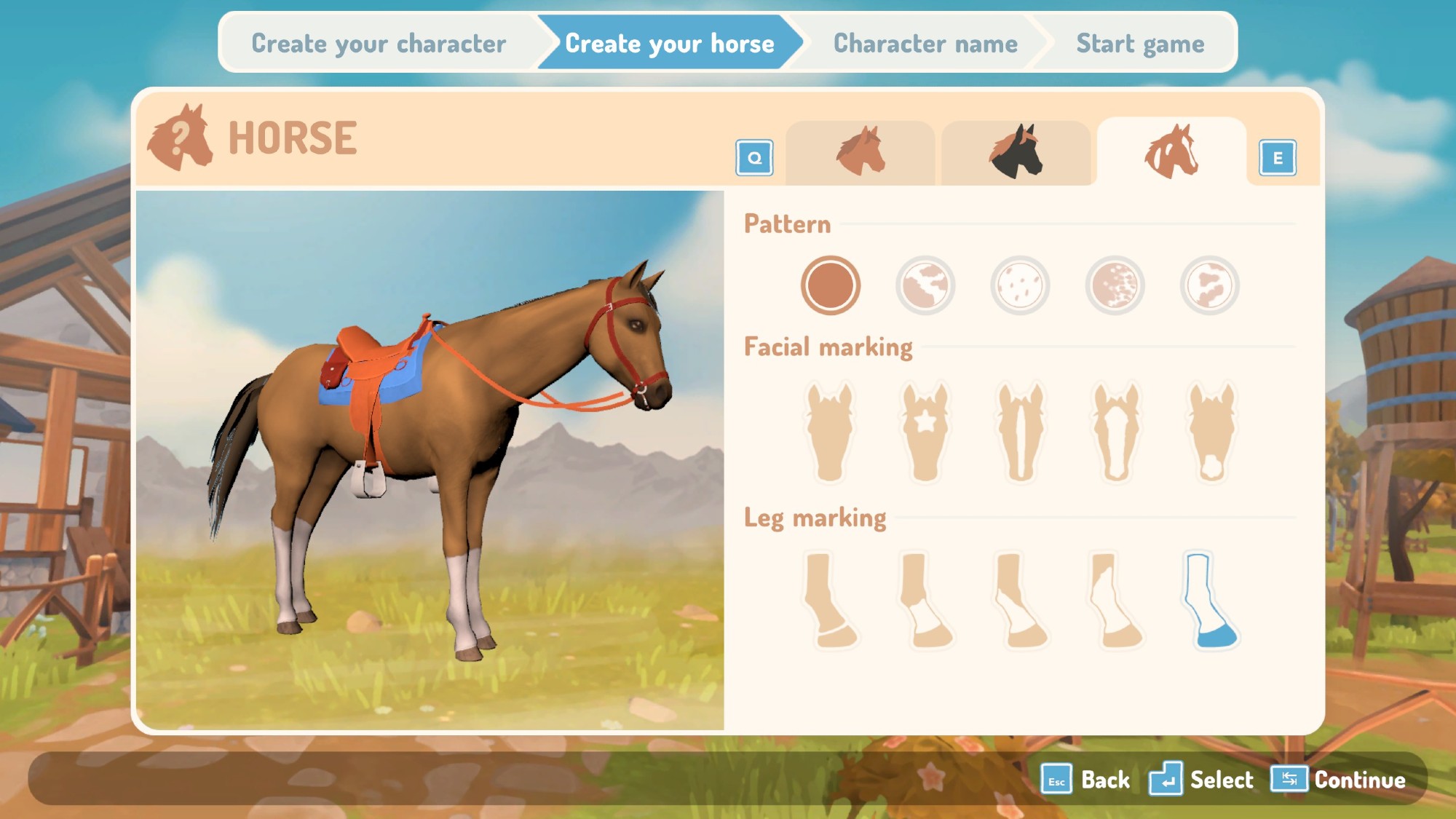Viewport: 1456px width, 819px height.
Task: Open the Character name step
Action: coord(925,44)
